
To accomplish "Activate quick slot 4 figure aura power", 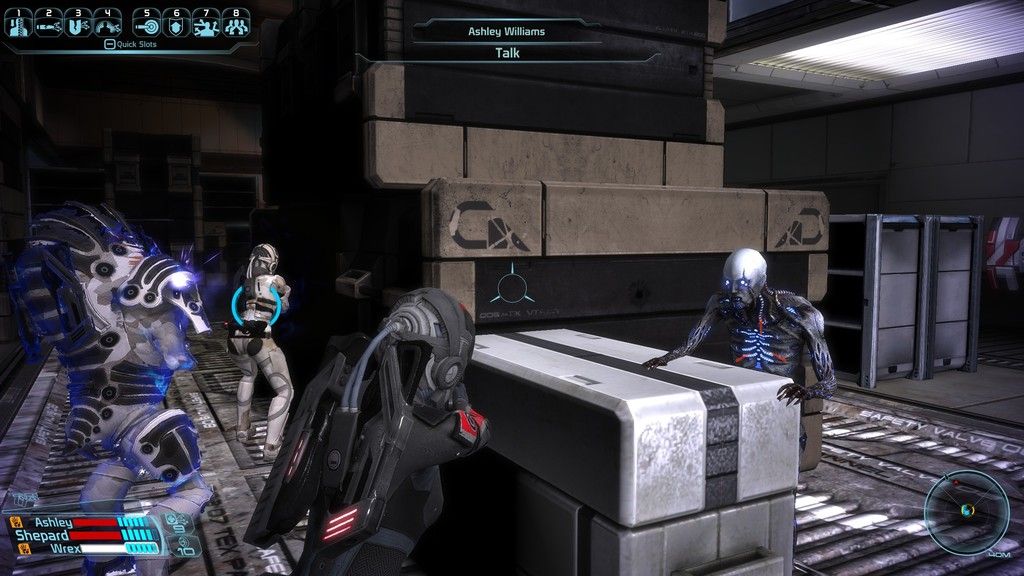I will (x=107, y=24).
